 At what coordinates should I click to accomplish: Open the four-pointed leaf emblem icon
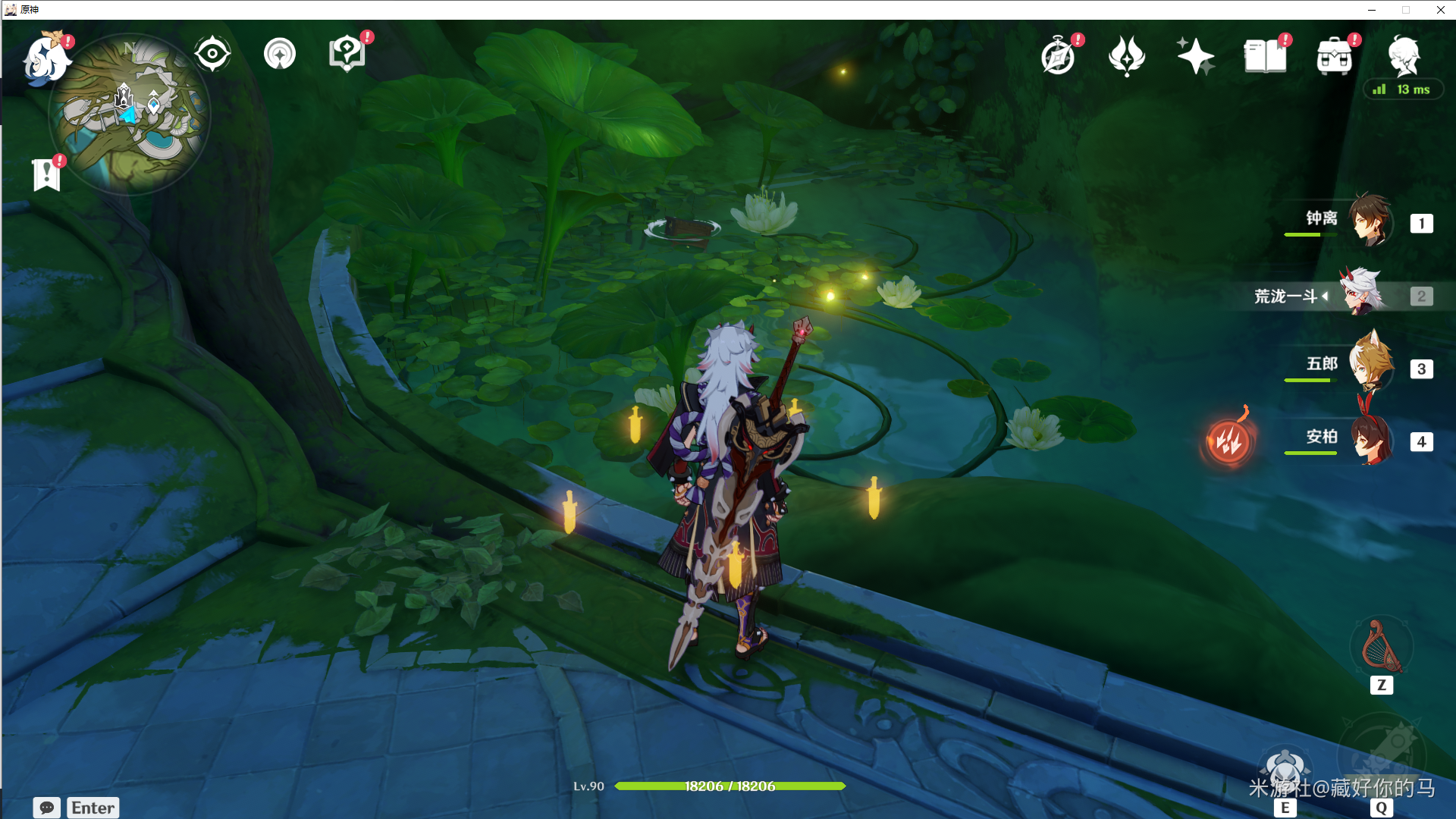[1127, 56]
